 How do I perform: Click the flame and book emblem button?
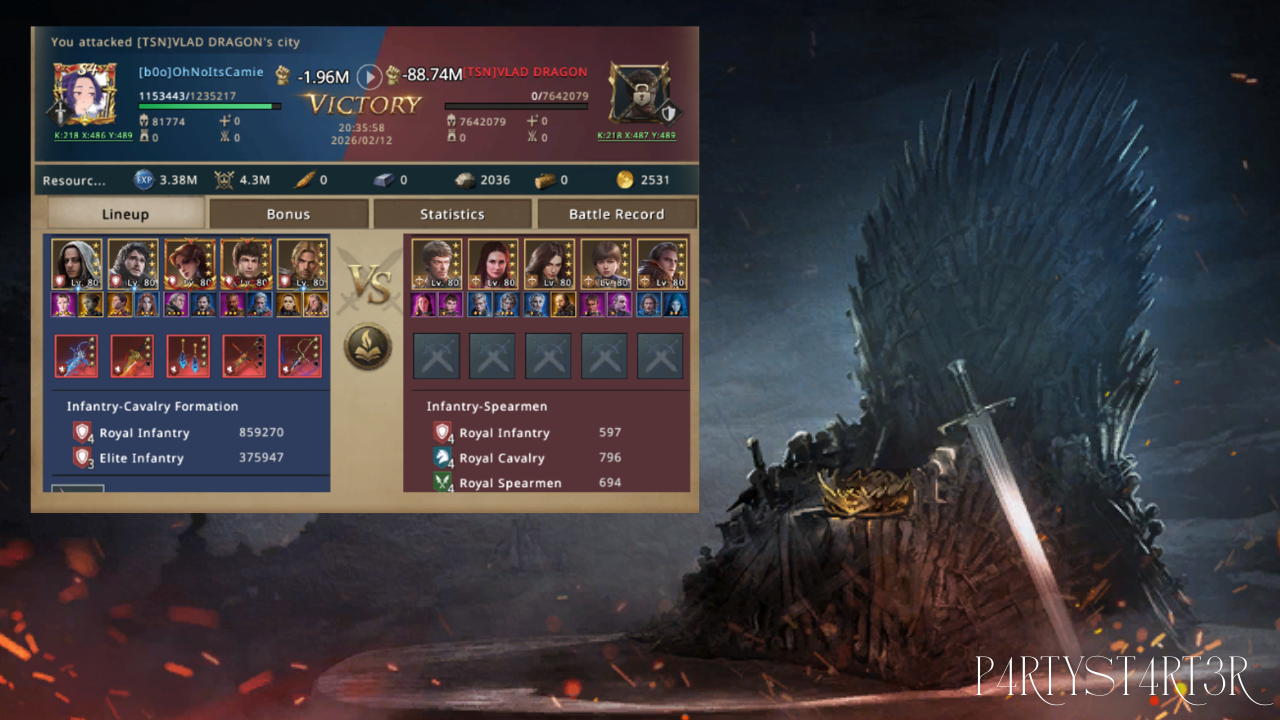click(x=367, y=346)
